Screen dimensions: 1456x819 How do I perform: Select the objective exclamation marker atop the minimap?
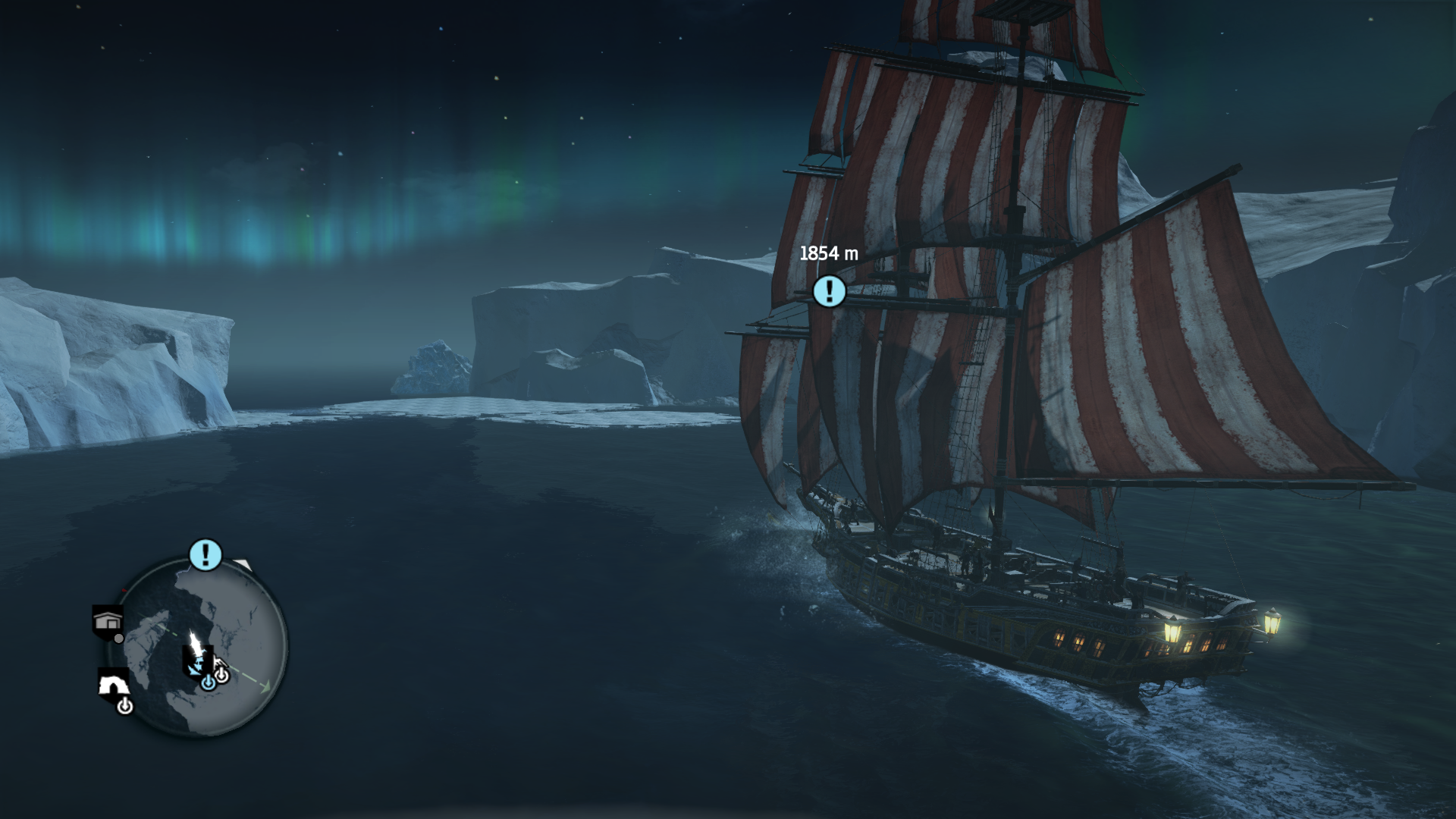pyautogui.click(x=205, y=555)
